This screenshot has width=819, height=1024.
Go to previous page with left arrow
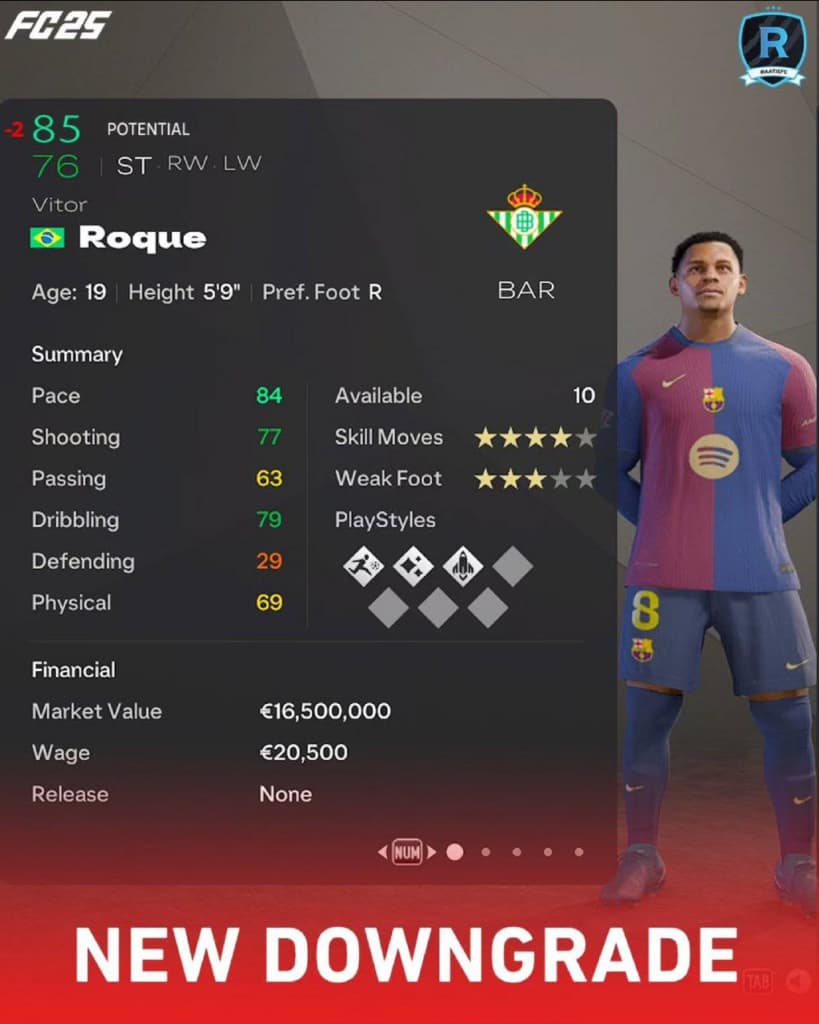[382, 852]
